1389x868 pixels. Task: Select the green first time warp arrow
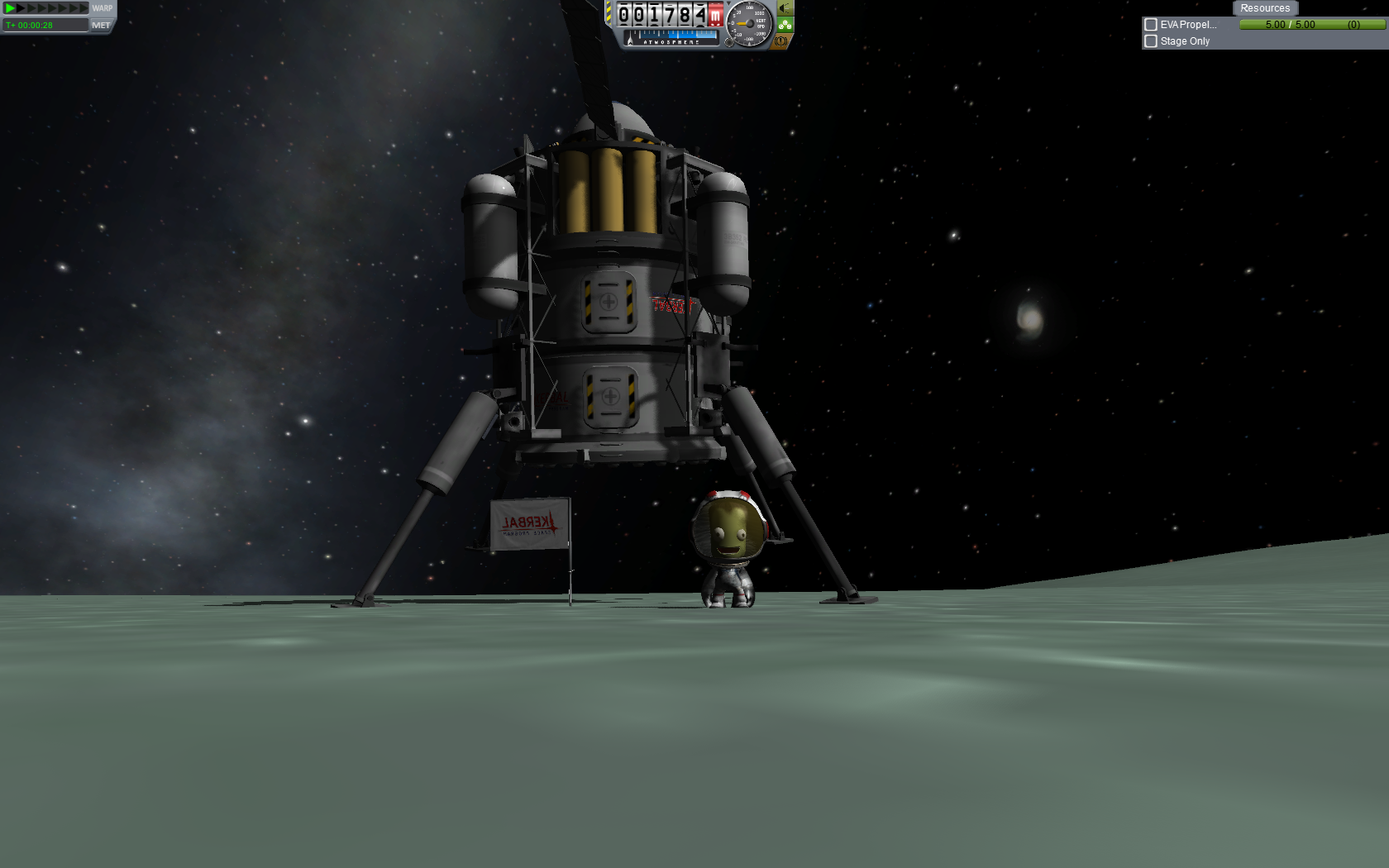(10, 8)
